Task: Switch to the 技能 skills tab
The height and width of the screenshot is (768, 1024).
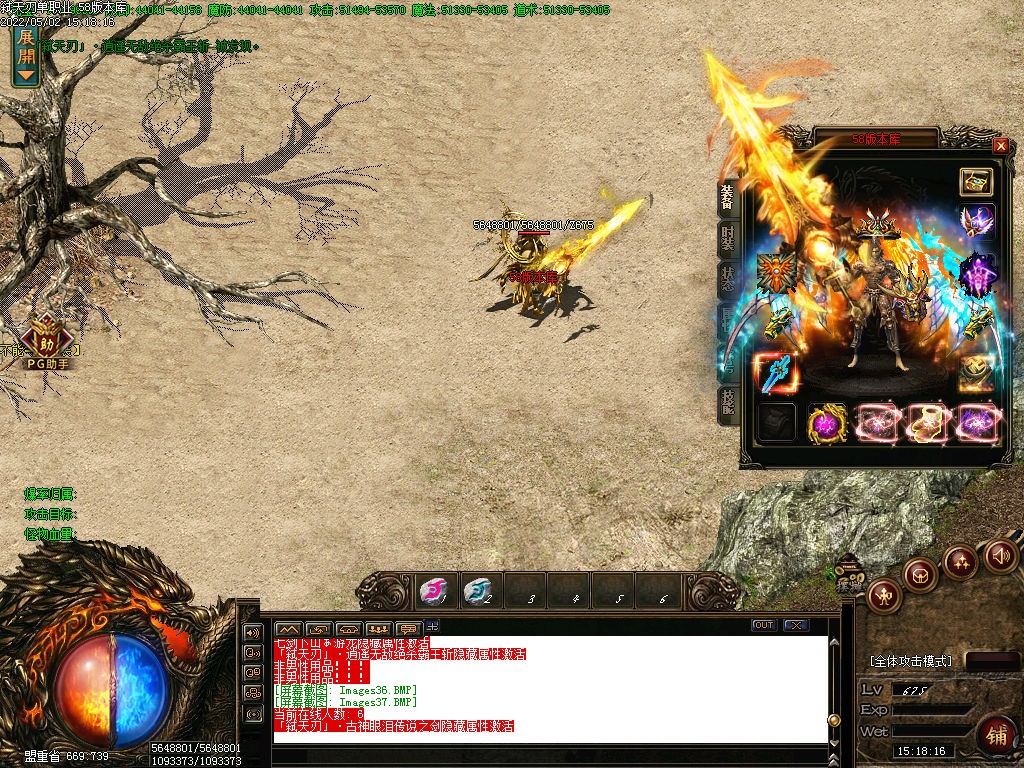Action: 728,403
